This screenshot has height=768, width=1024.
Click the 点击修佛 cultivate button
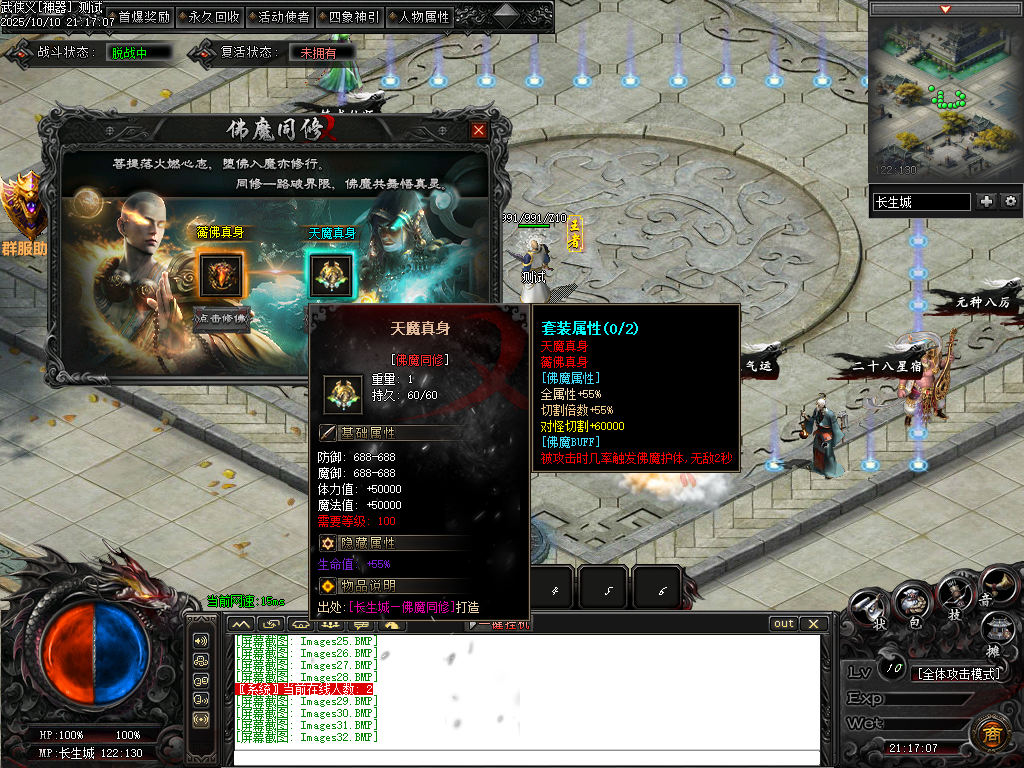coord(221,317)
